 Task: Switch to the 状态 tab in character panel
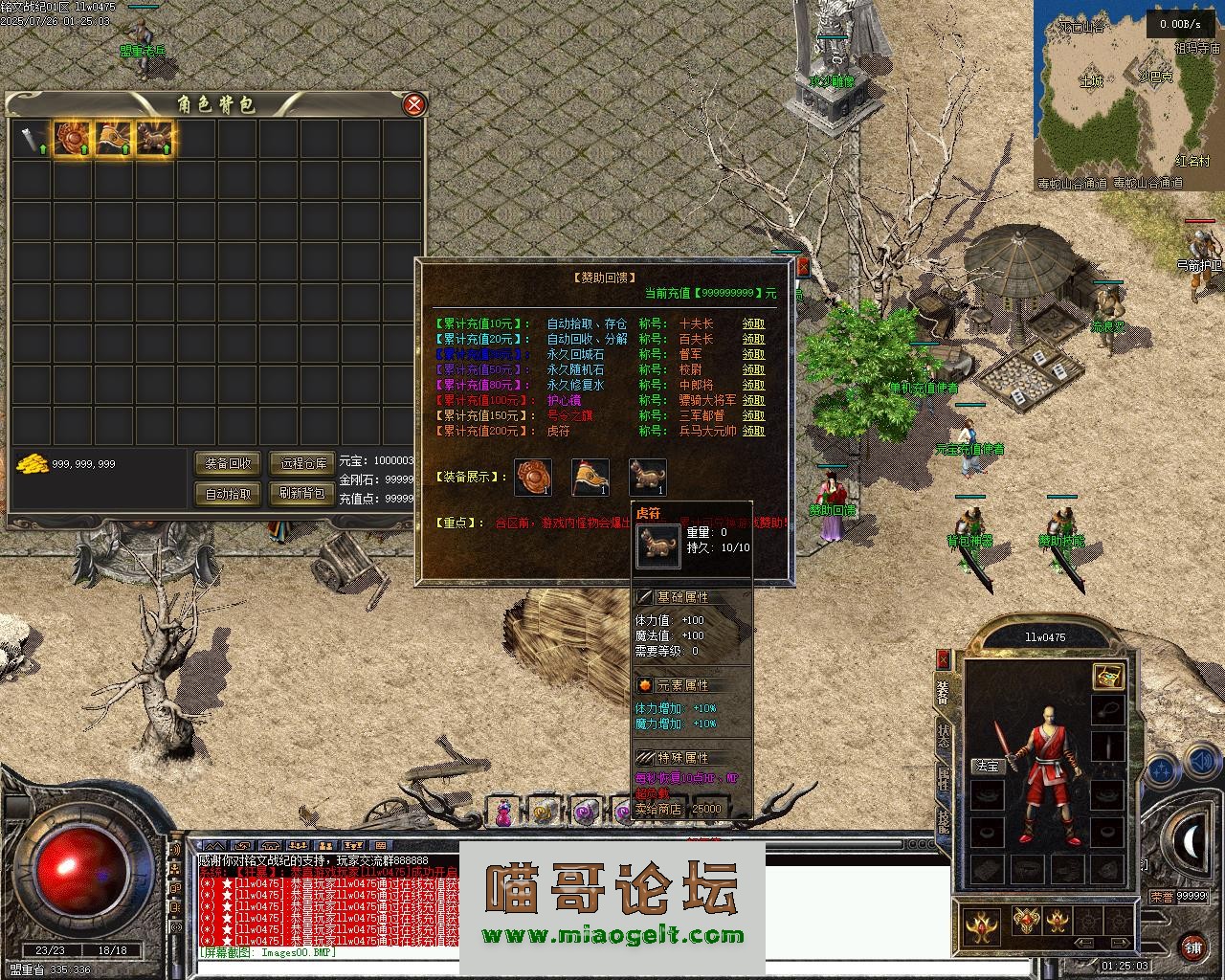944,736
